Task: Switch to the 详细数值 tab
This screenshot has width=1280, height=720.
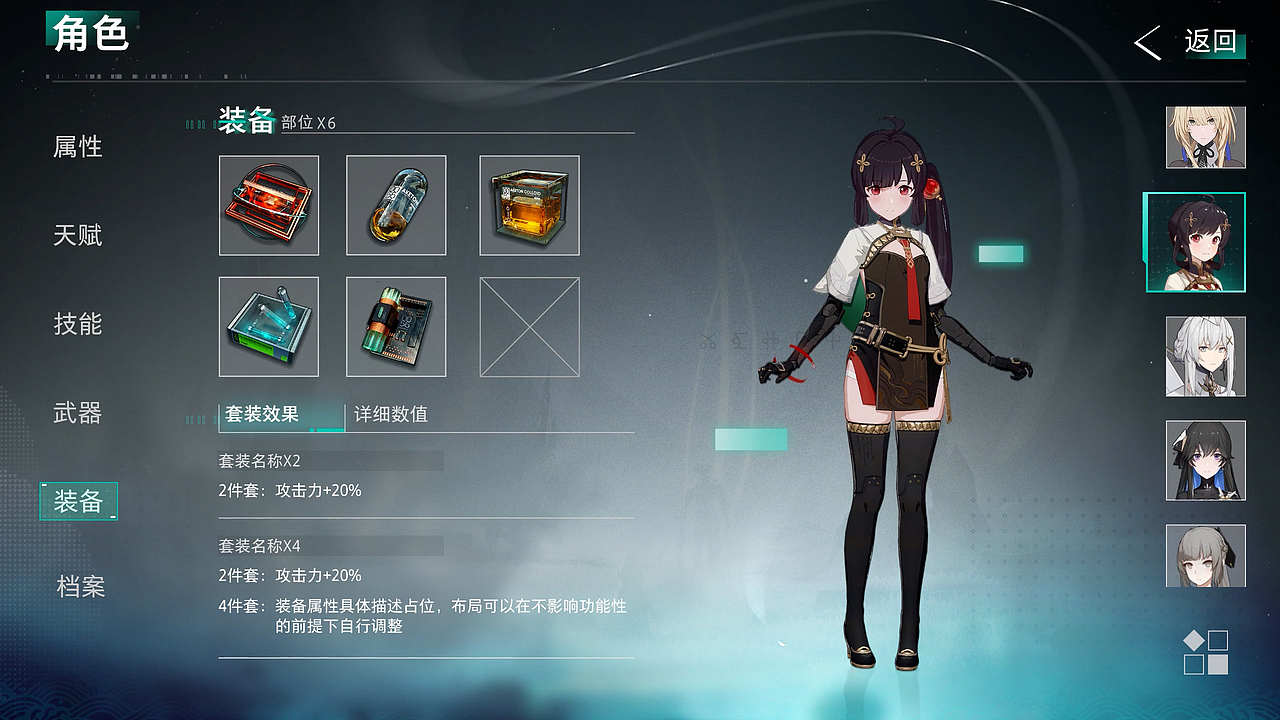Action: 390,415
